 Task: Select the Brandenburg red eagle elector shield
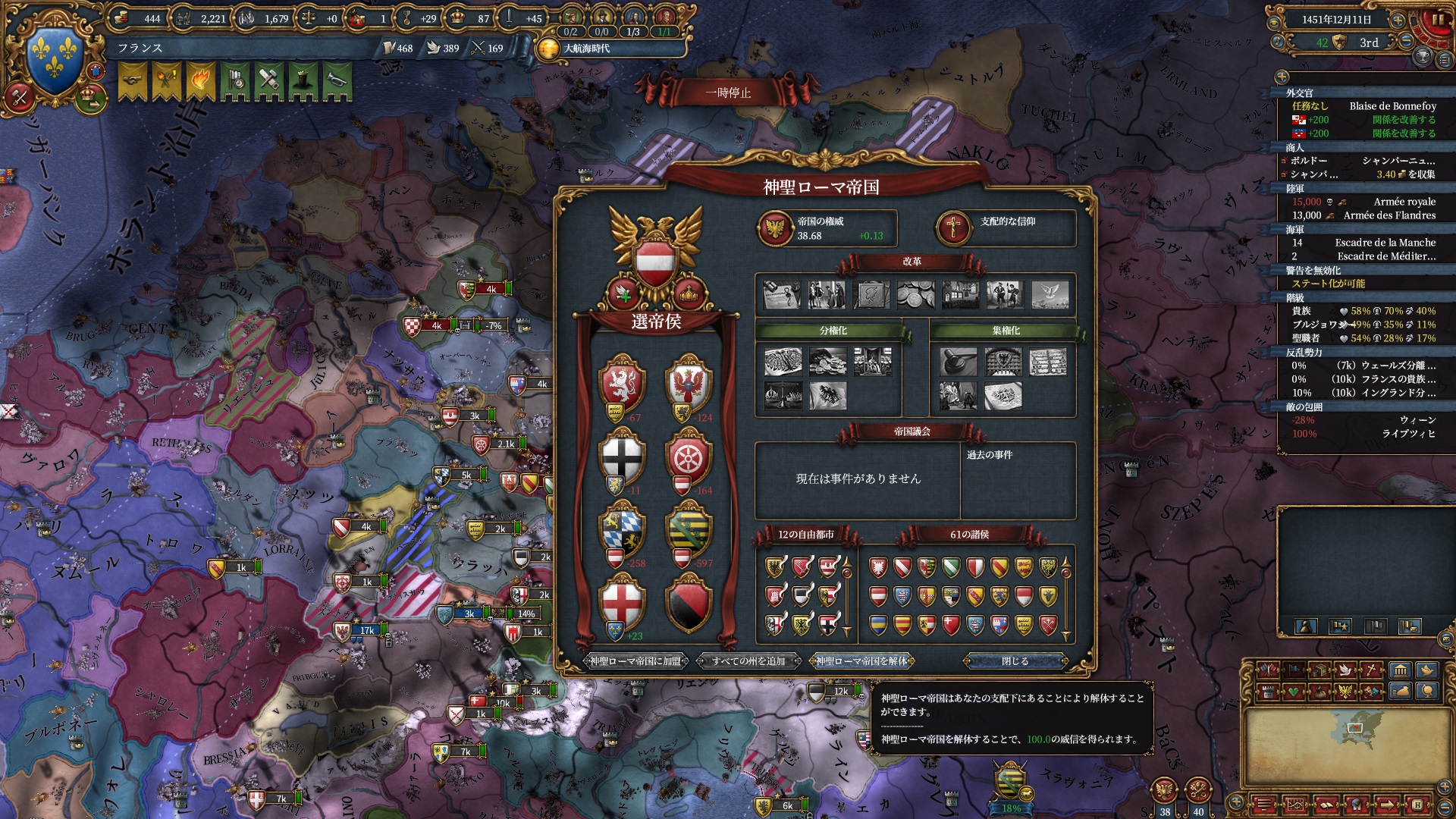(x=689, y=384)
